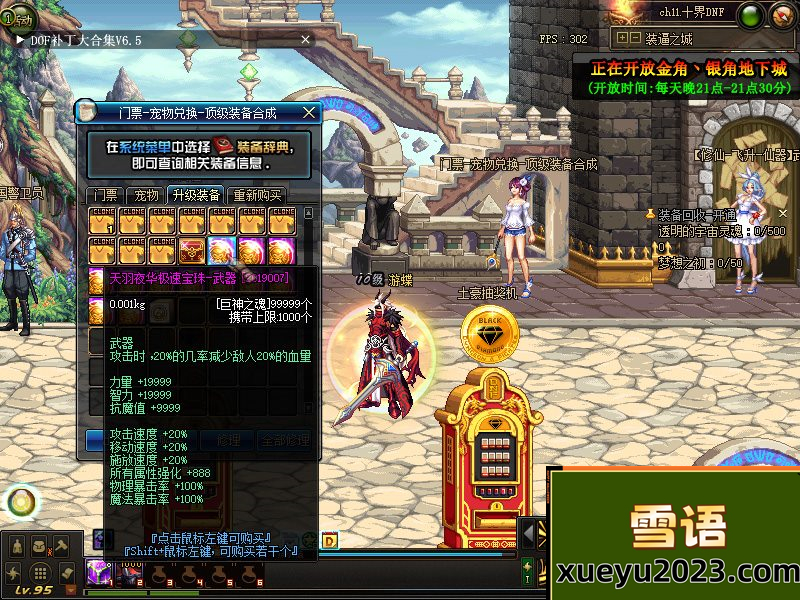Use the purple cube item in quickslot 1
Image resolution: width=800 pixels, height=600 pixels.
(100, 572)
